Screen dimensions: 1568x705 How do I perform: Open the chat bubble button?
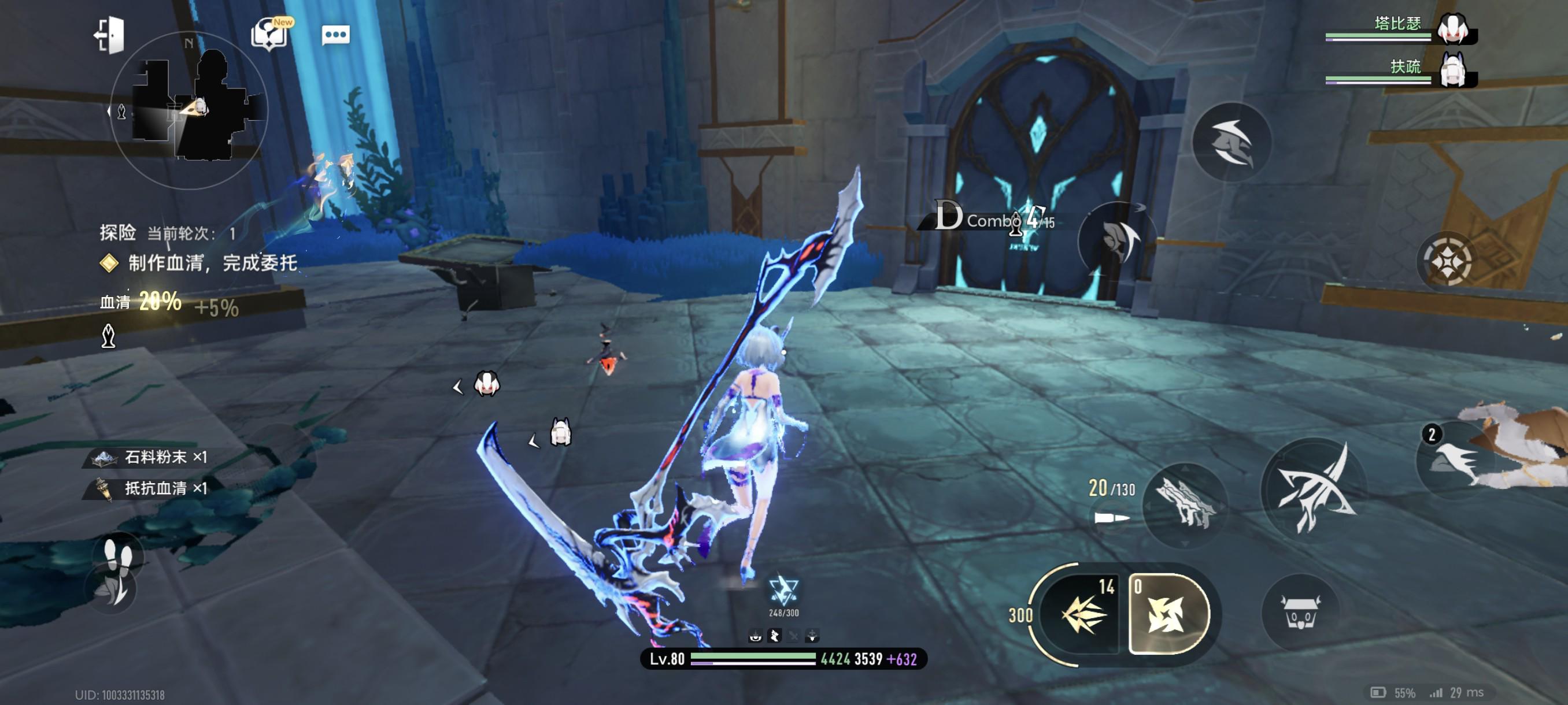tap(335, 35)
